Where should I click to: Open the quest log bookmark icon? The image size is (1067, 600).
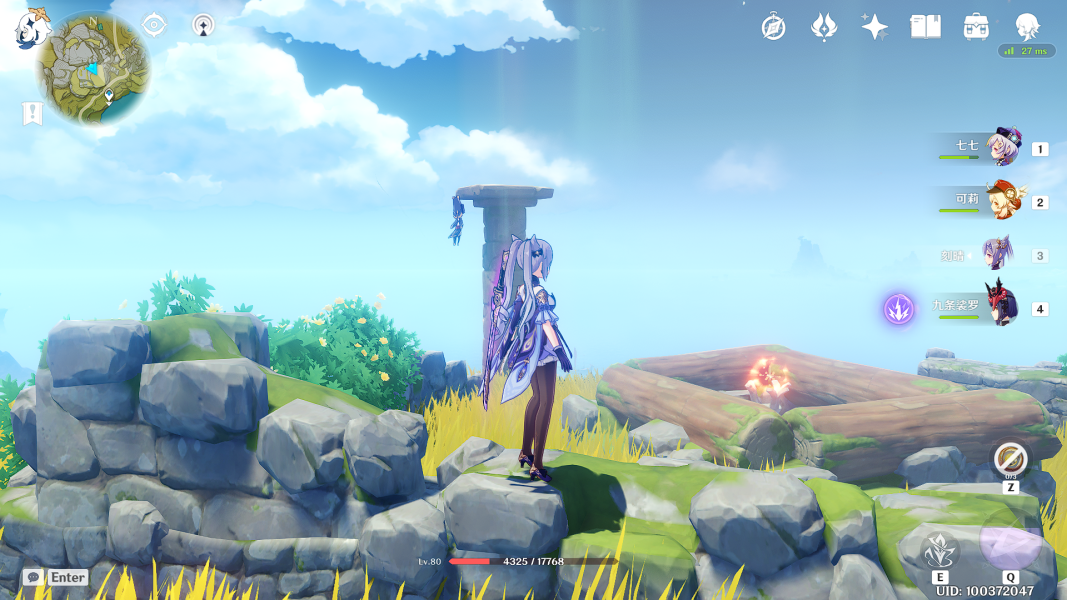click(32, 114)
